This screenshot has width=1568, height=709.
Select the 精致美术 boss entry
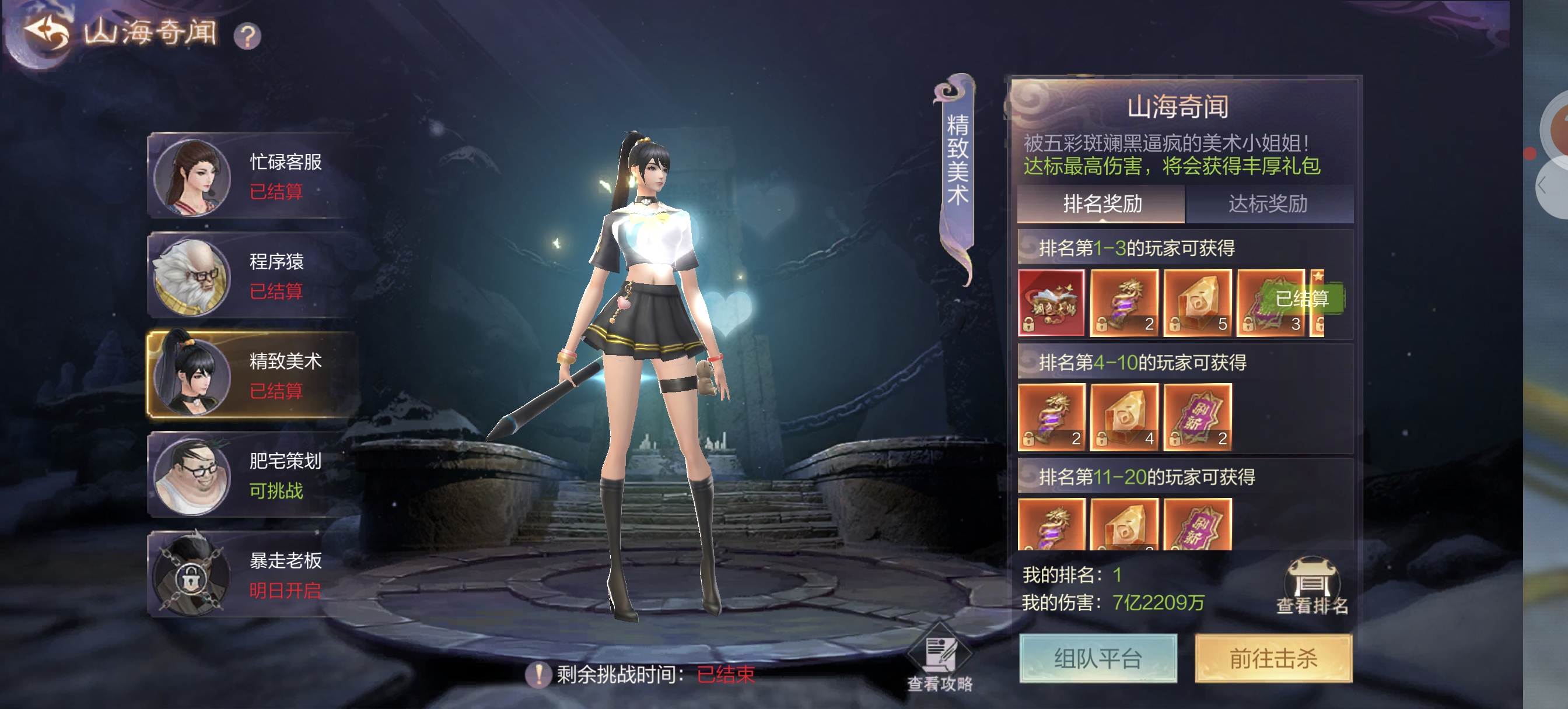tap(253, 375)
